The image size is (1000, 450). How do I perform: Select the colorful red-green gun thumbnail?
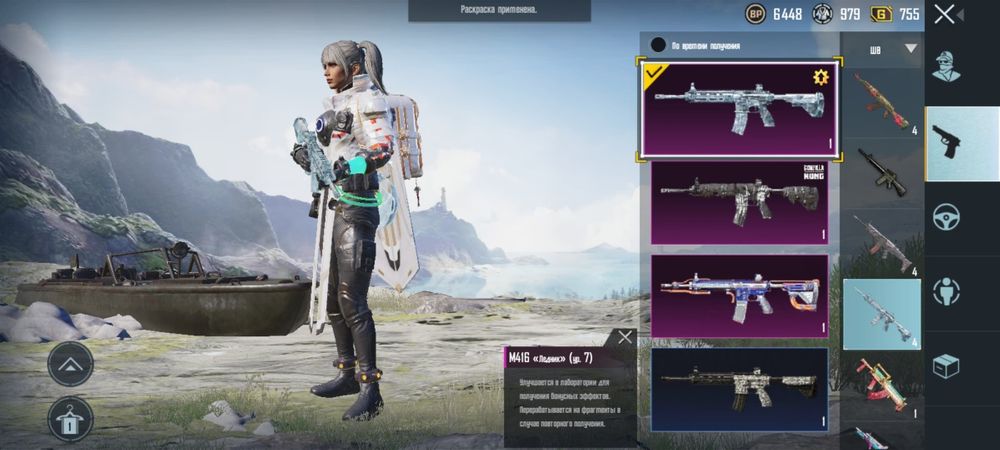pos(881,386)
